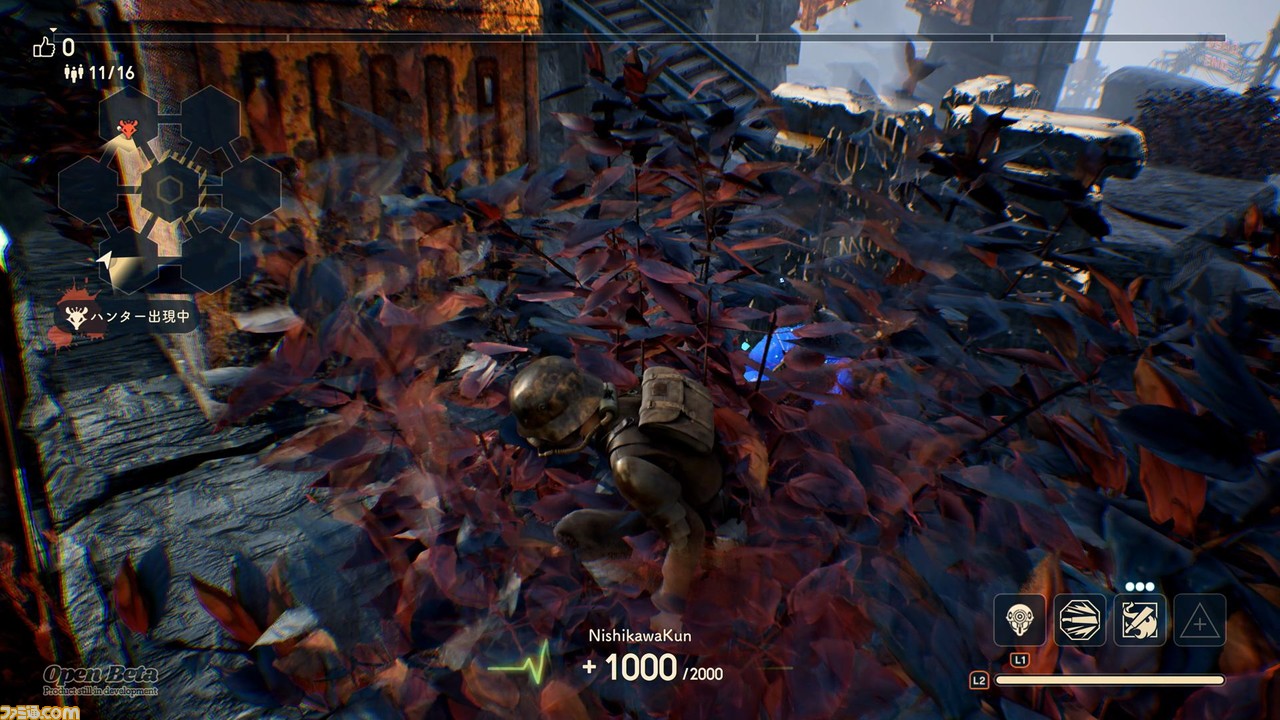Activate the robot mask ability icon

tap(1019, 620)
